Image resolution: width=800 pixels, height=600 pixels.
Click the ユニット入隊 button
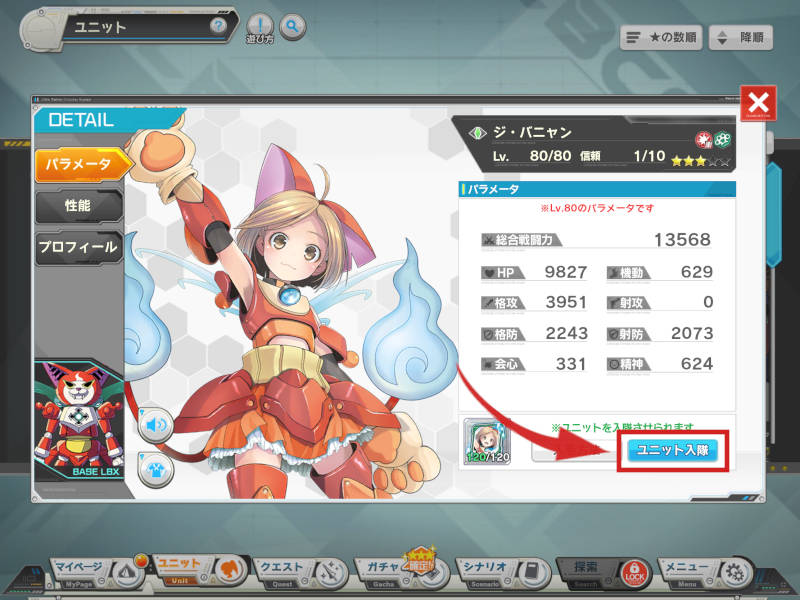click(672, 449)
